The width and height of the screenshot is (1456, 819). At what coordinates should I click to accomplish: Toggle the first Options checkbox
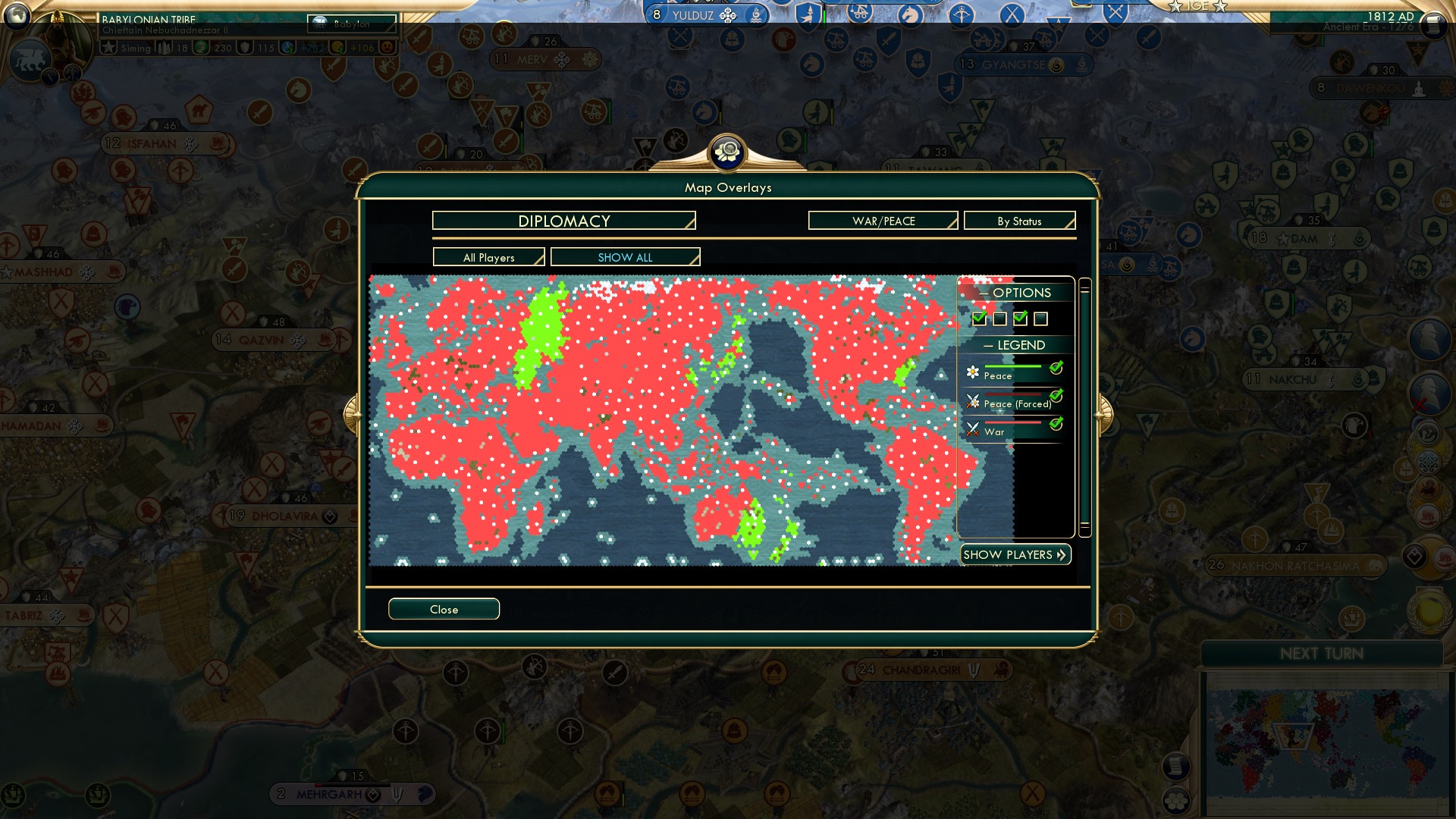(979, 318)
